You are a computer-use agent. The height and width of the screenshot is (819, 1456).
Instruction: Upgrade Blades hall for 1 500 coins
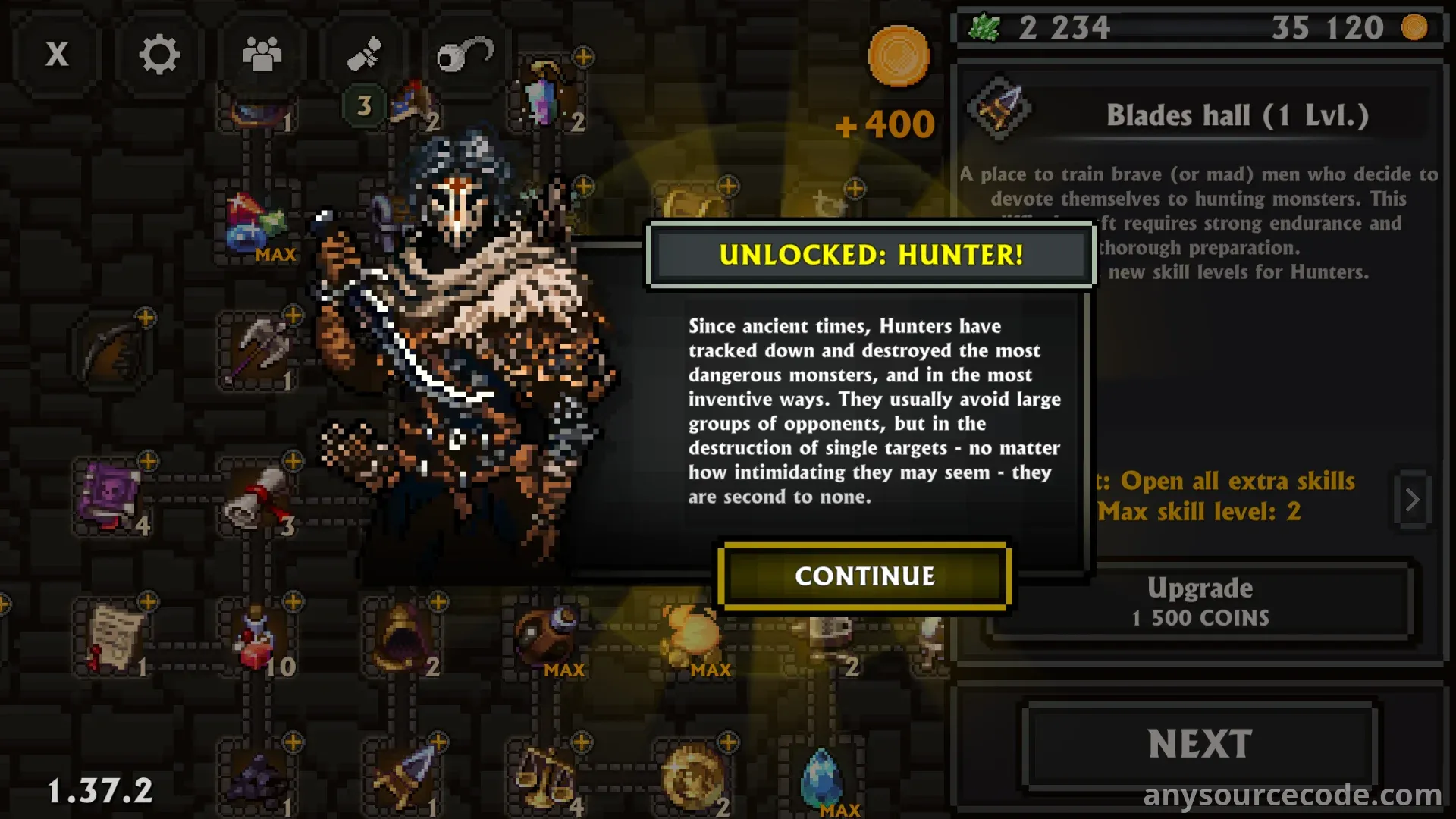pos(1200,601)
